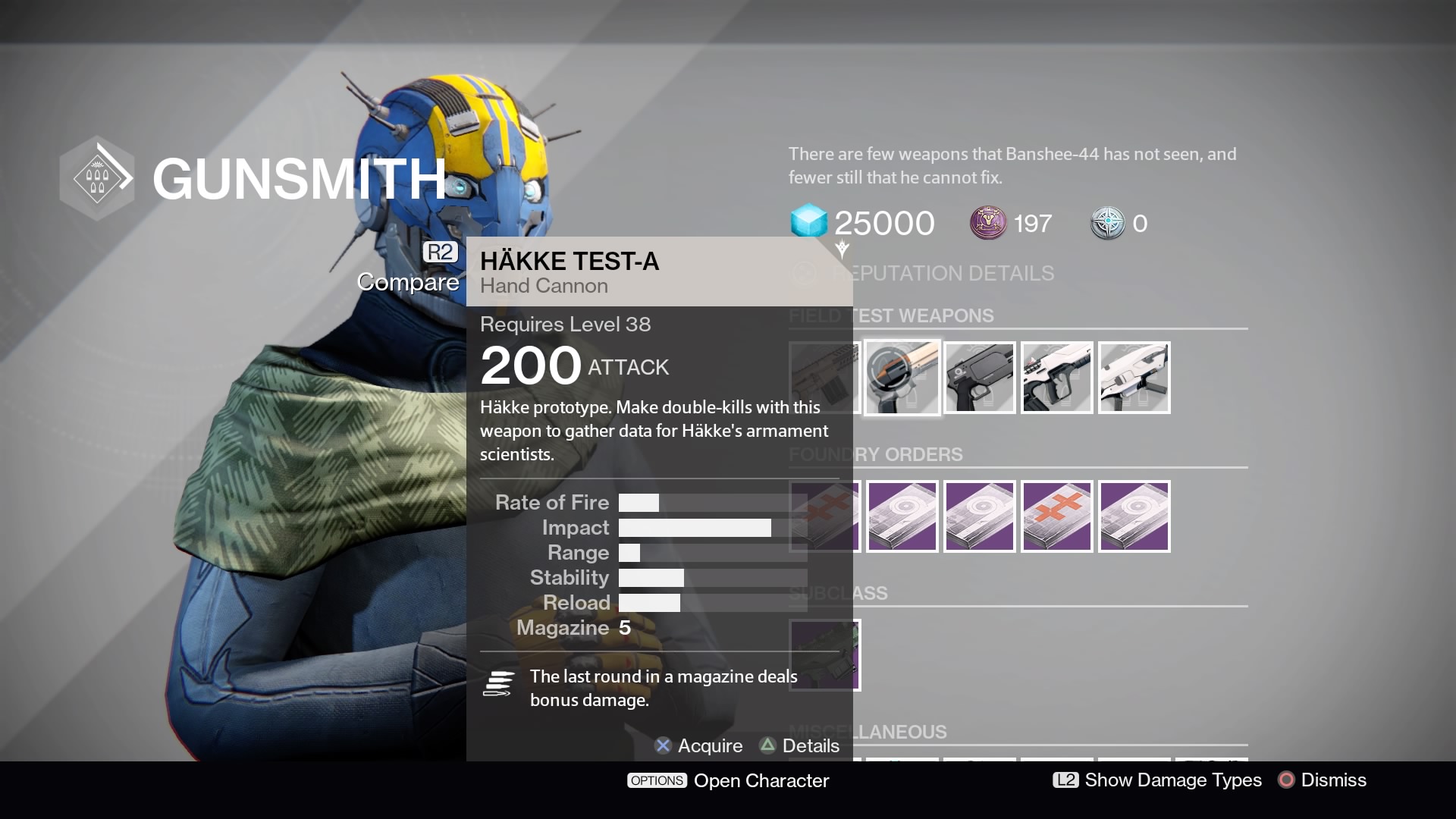This screenshot has height=819, width=1456.
Task: Select the black sidearm field test weapon
Action: [x=979, y=377]
